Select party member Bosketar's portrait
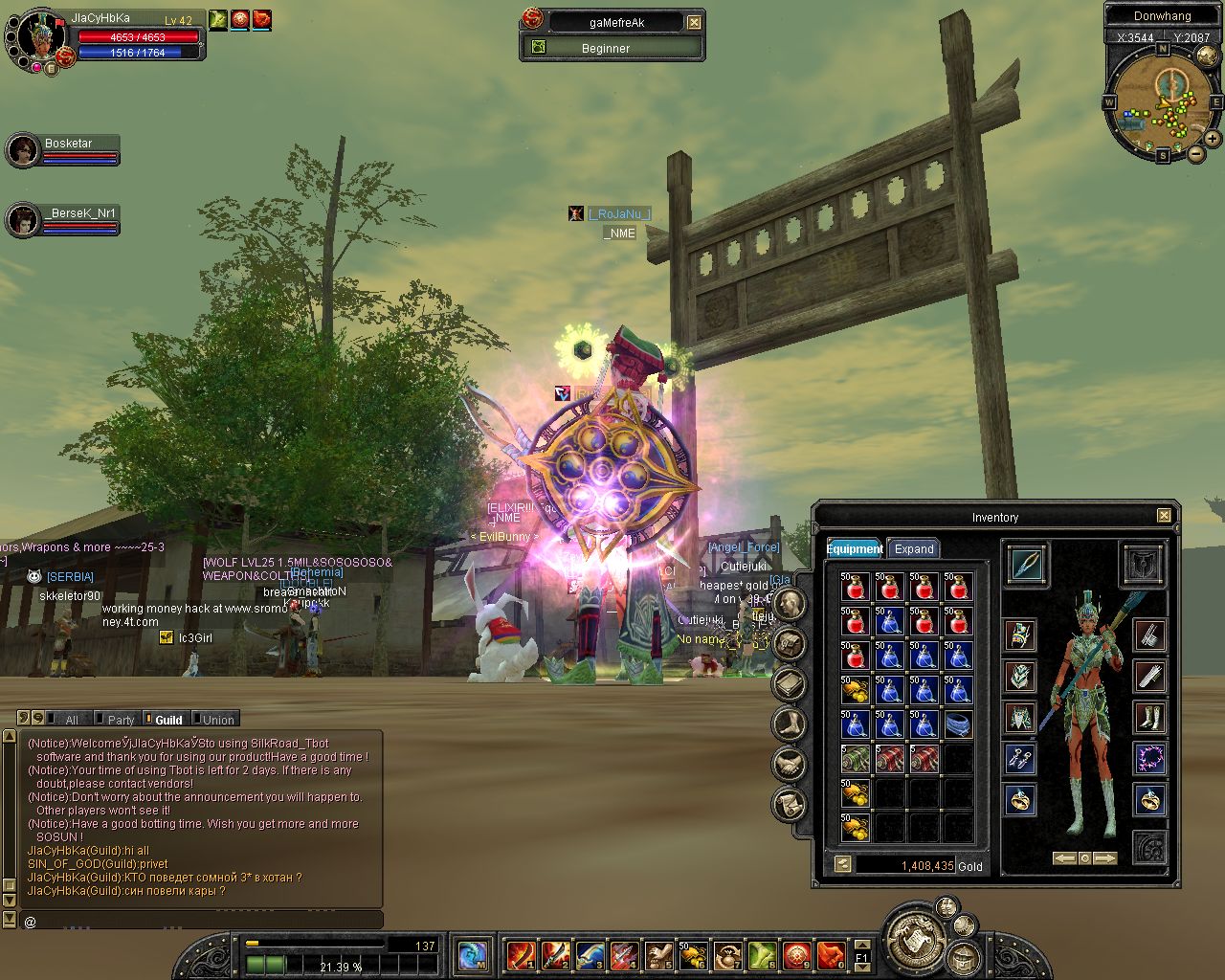This screenshot has width=1225, height=980. click(x=23, y=150)
